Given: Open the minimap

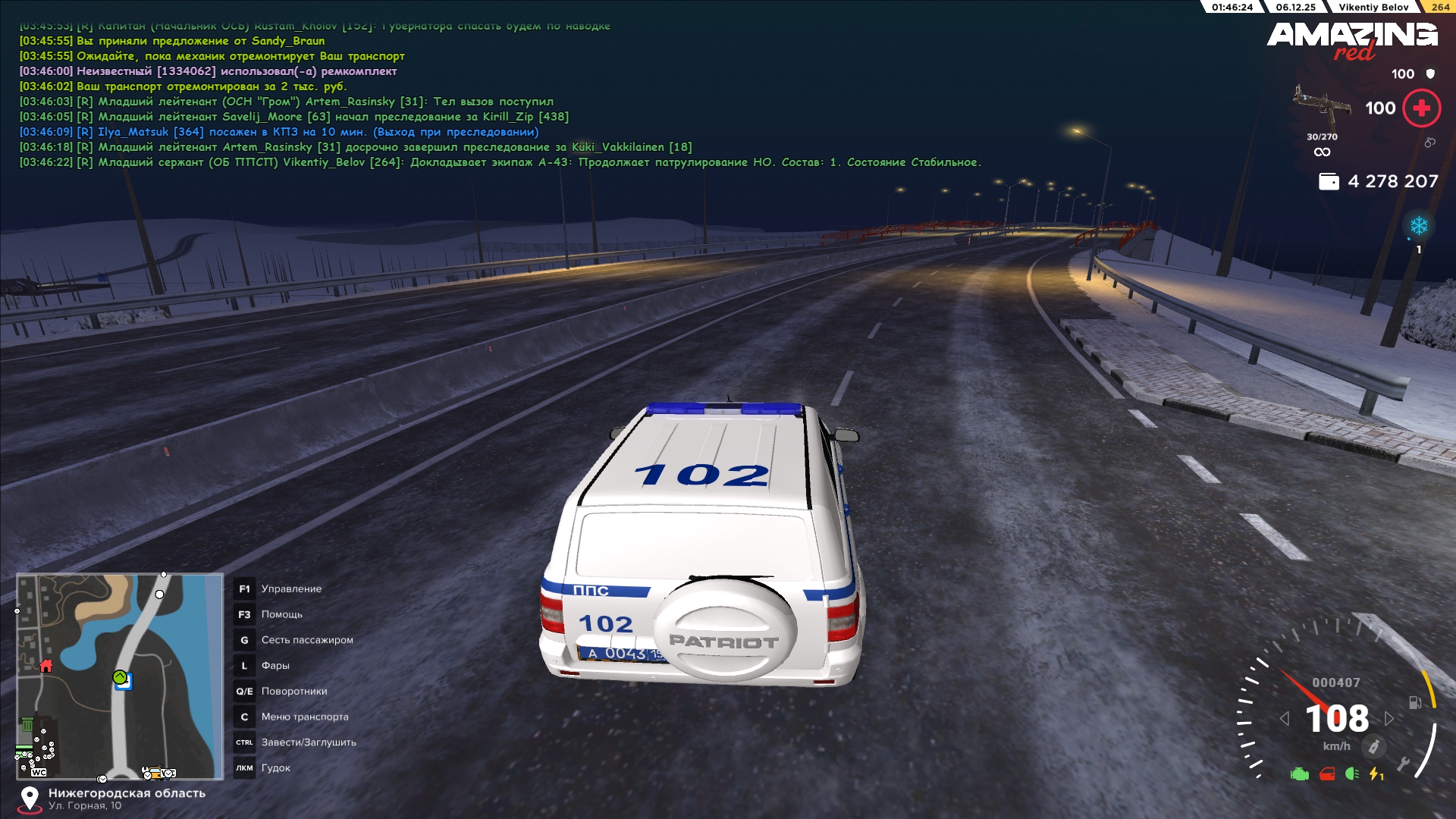Looking at the screenshot, I should pyautogui.click(x=120, y=676).
